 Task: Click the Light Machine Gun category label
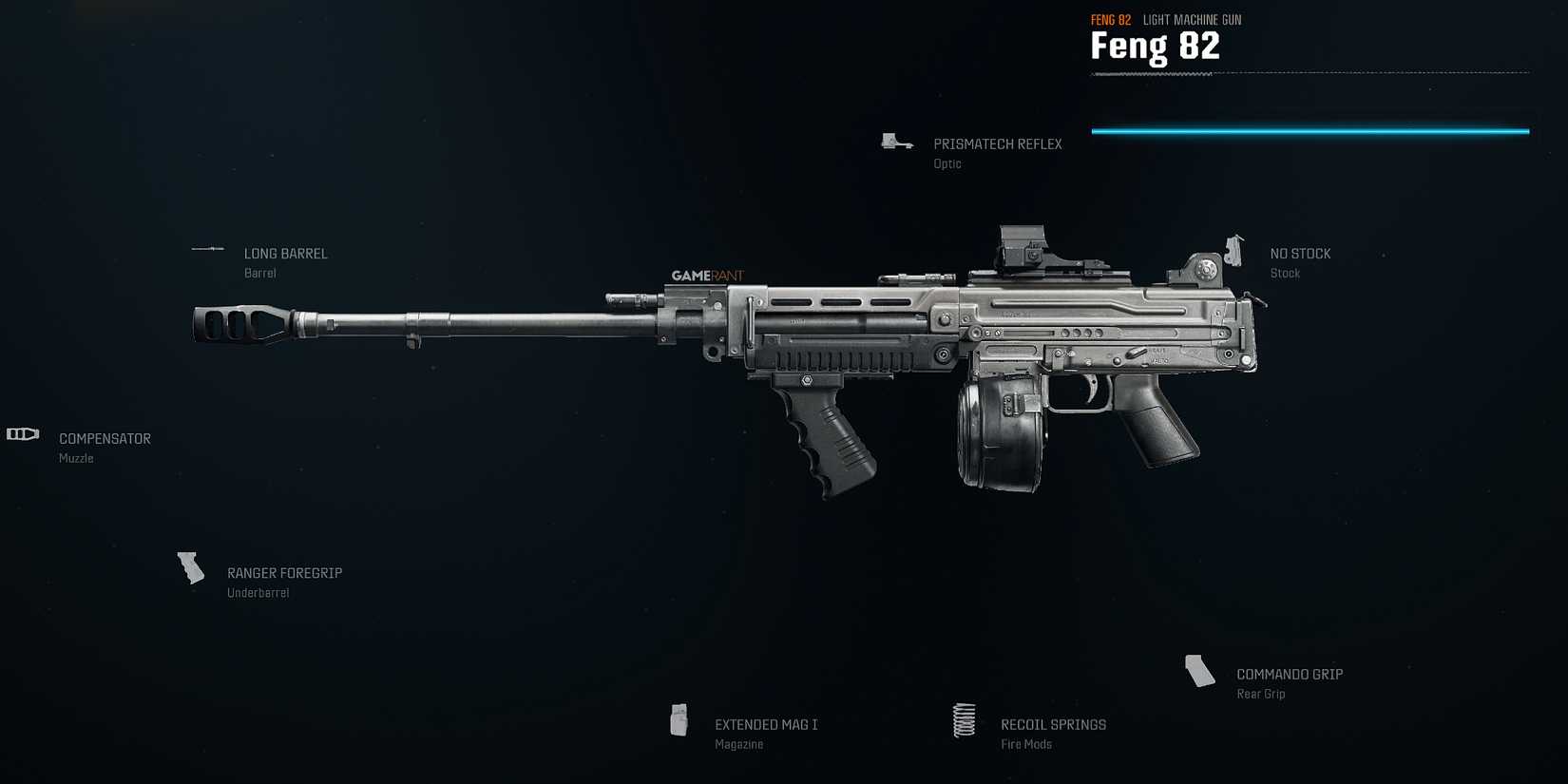pyautogui.click(x=1192, y=19)
